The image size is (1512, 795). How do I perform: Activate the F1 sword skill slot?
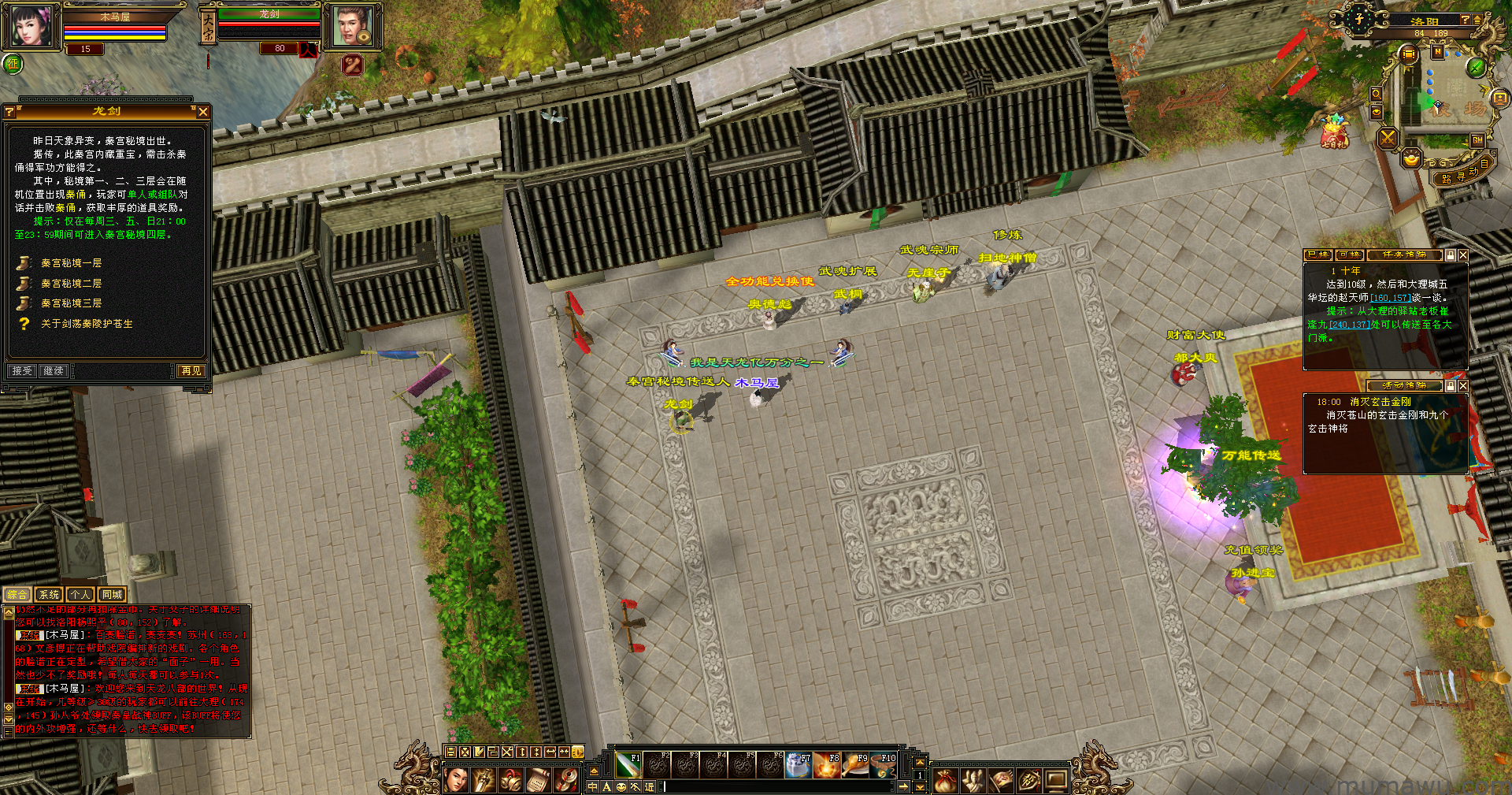click(x=628, y=765)
